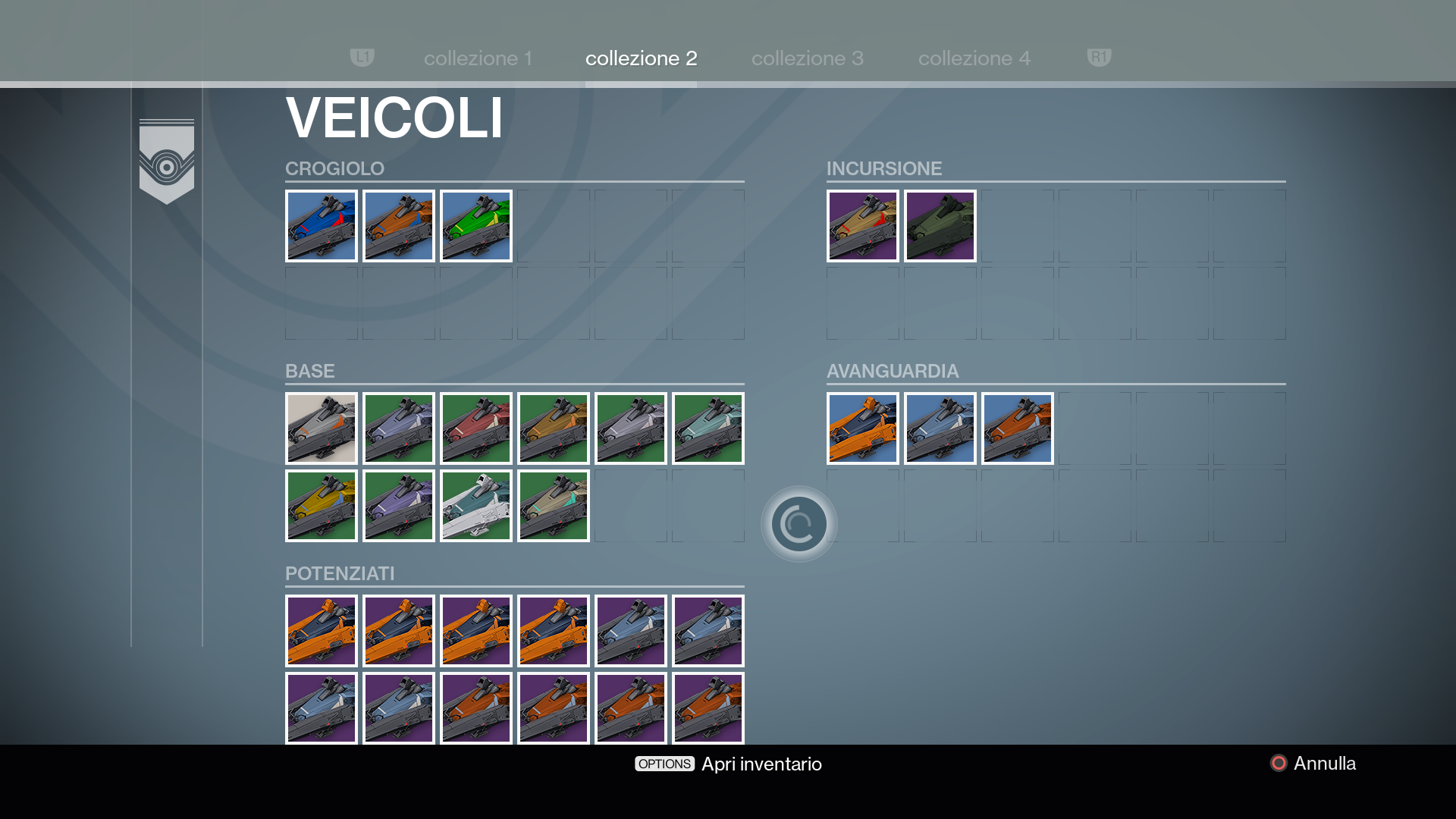Pick the yellow sparrow in Base
Viewport: 1456px width, 819px height.
(x=322, y=506)
